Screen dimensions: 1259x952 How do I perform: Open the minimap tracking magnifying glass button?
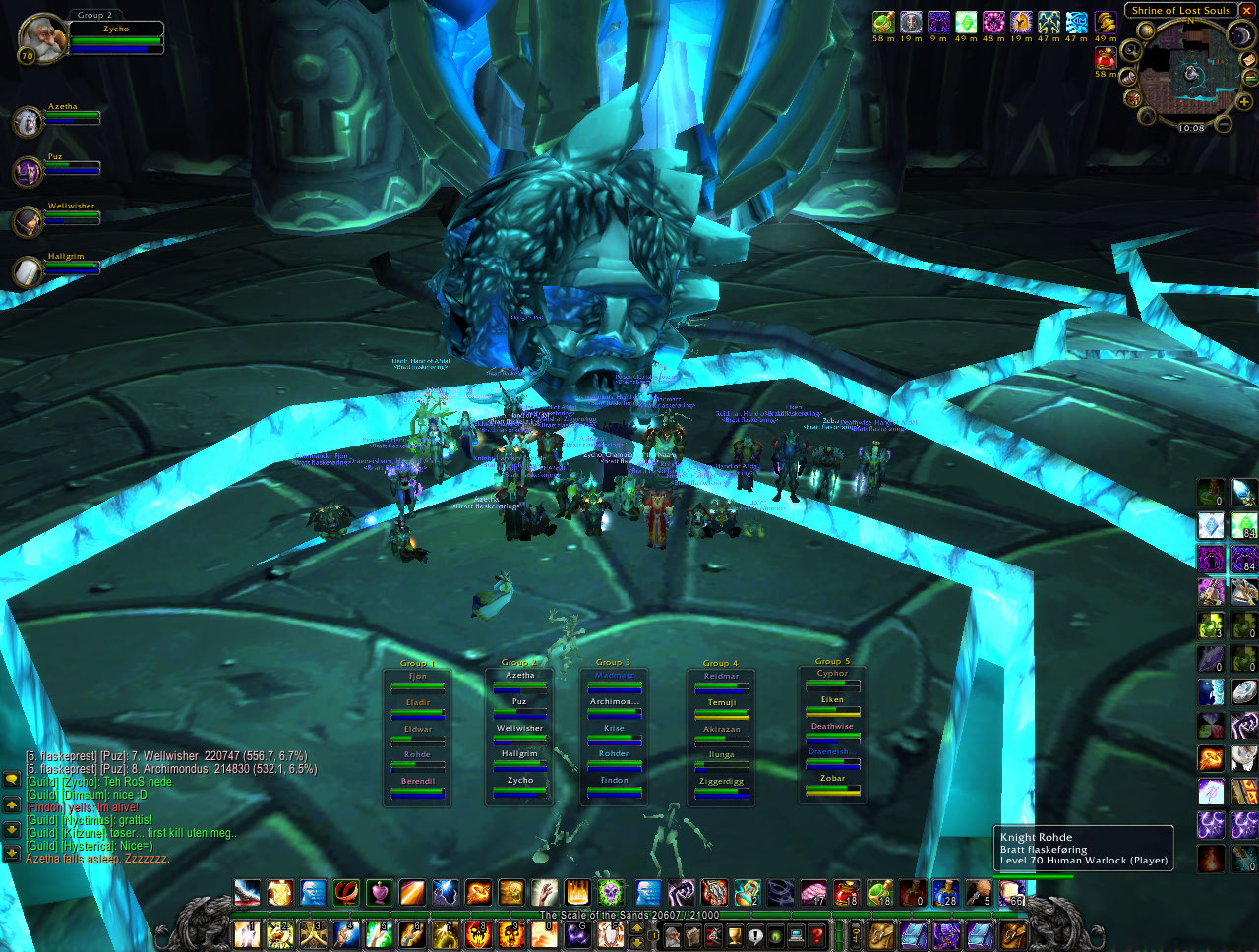(x=1132, y=49)
